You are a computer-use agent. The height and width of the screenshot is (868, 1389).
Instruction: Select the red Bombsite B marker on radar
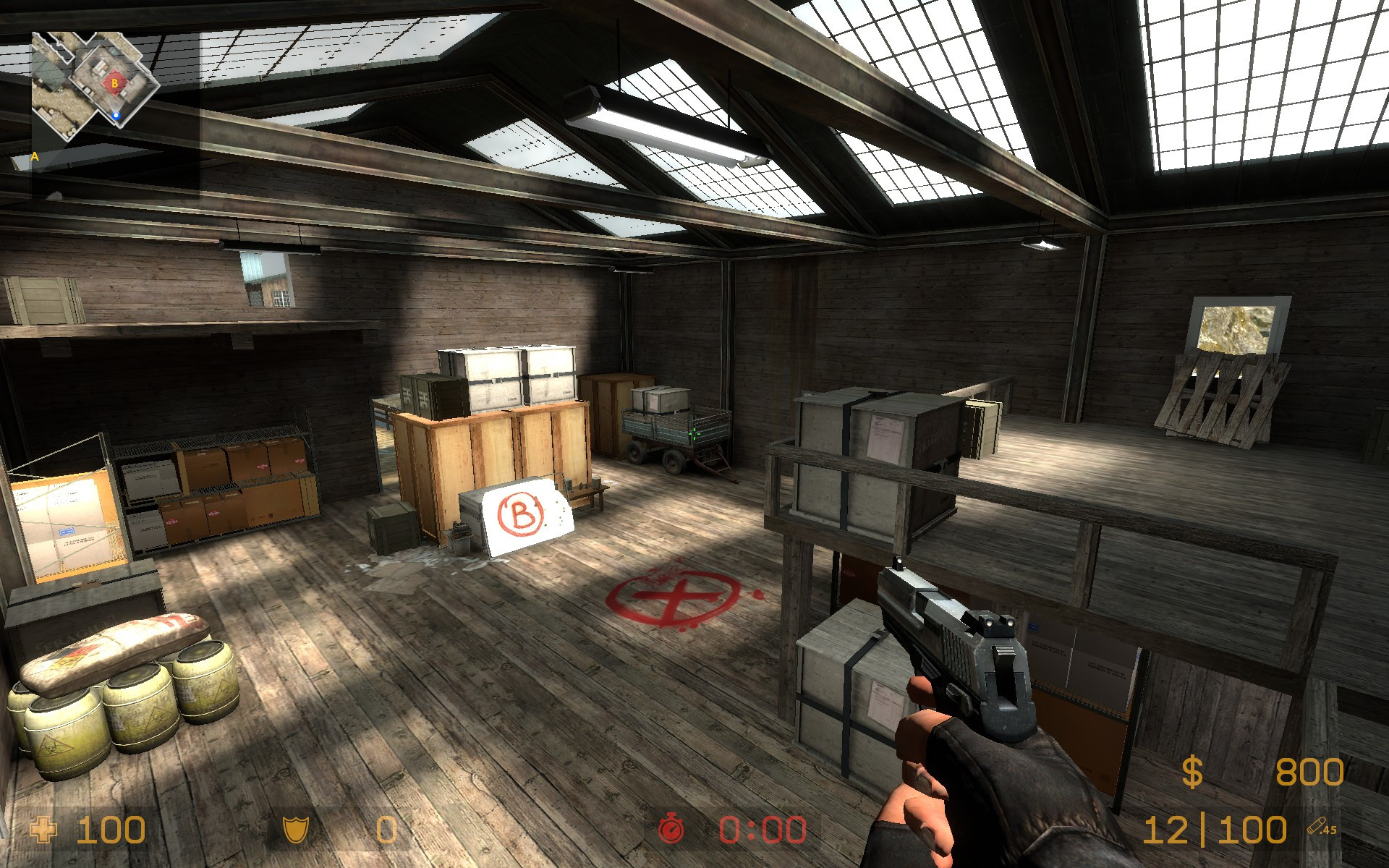click(114, 84)
